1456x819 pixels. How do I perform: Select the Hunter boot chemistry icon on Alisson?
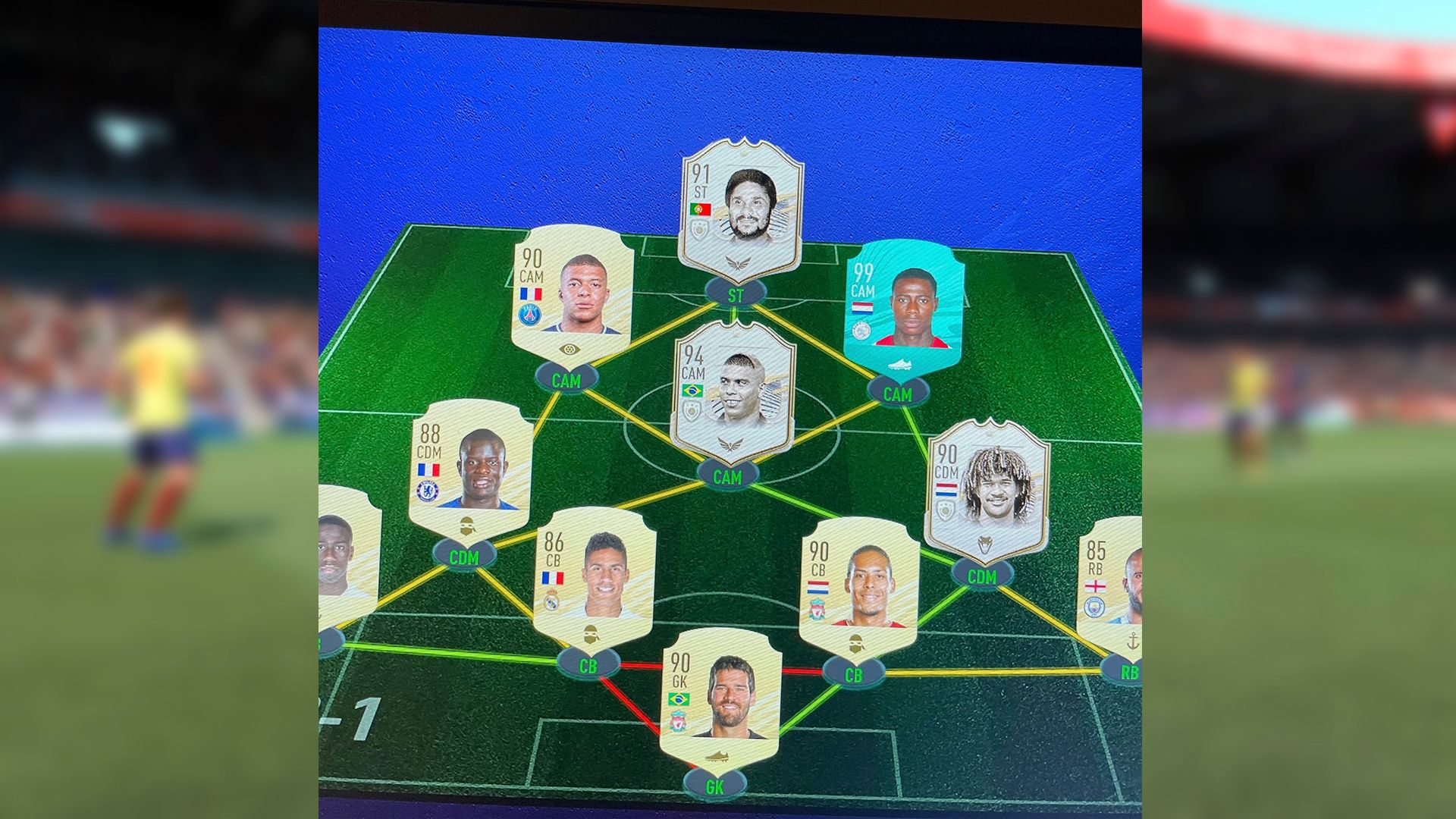pos(717,756)
